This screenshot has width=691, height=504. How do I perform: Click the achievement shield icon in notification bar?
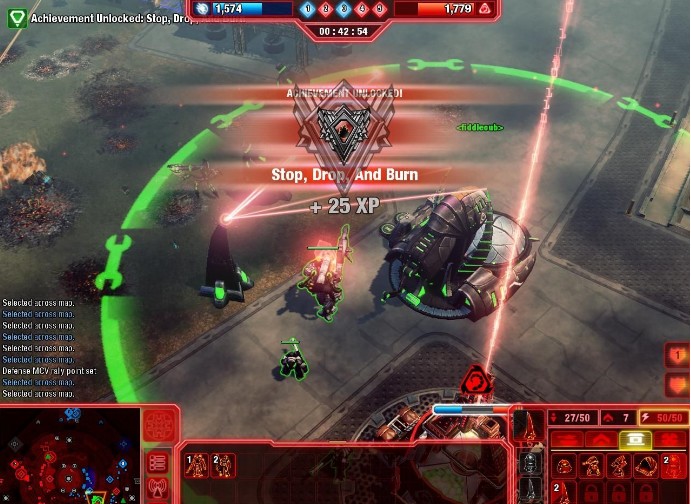15,17
